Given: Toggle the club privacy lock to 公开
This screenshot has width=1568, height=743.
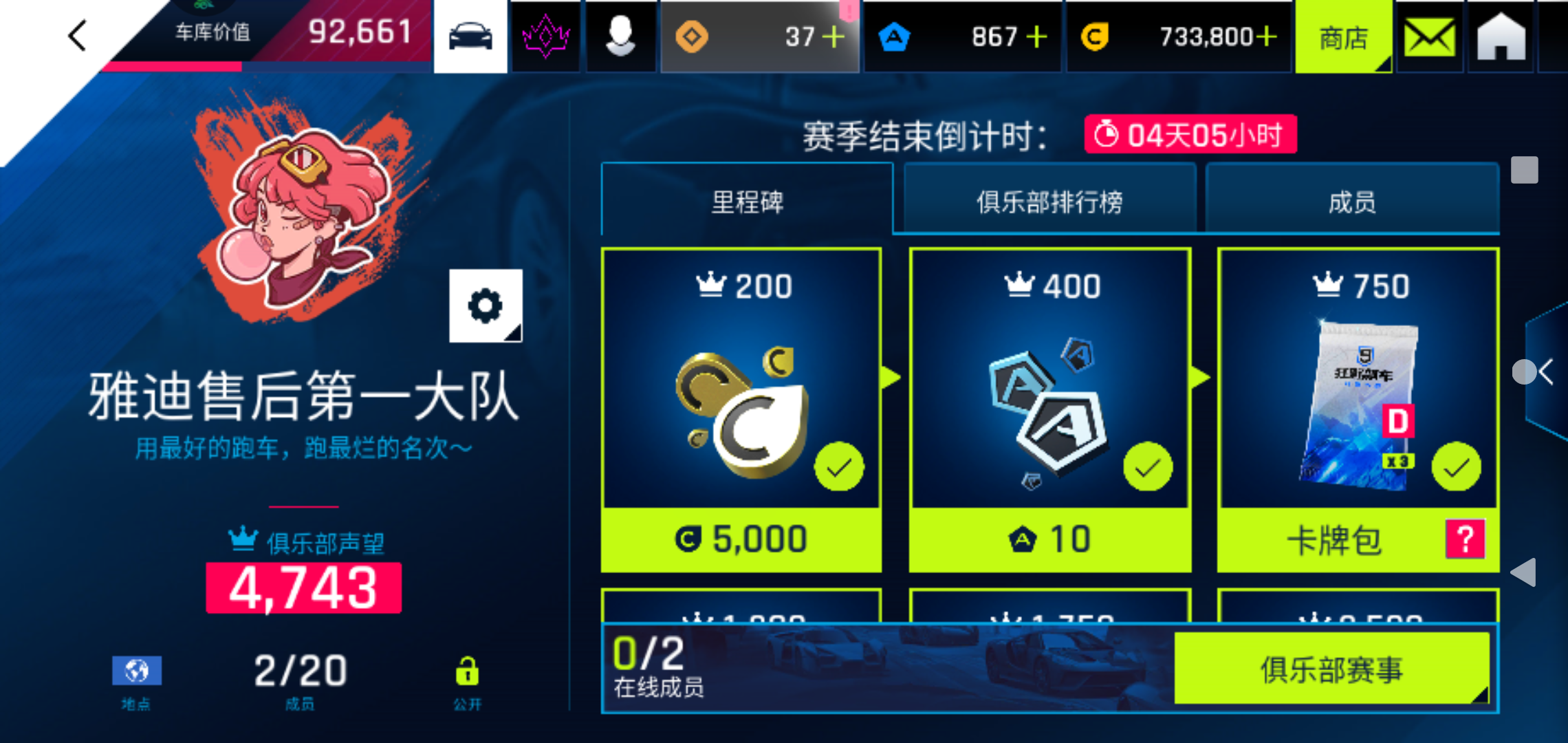Looking at the screenshot, I should coord(468,669).
